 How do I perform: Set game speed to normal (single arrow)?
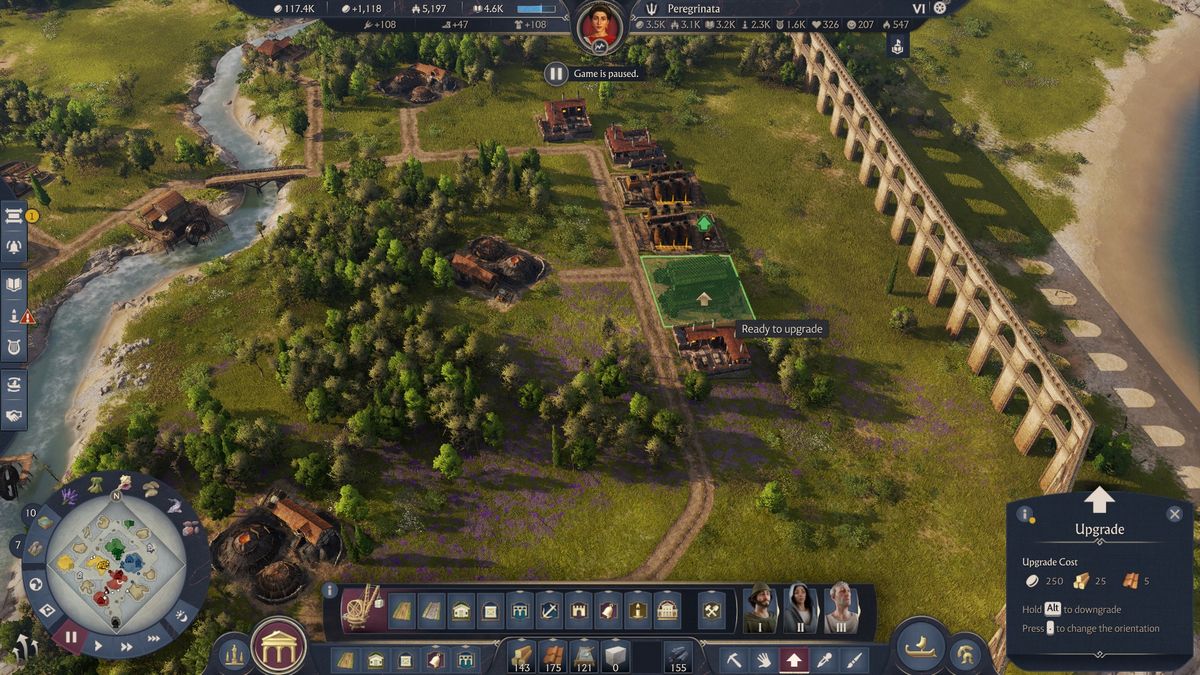pos(98,646)
